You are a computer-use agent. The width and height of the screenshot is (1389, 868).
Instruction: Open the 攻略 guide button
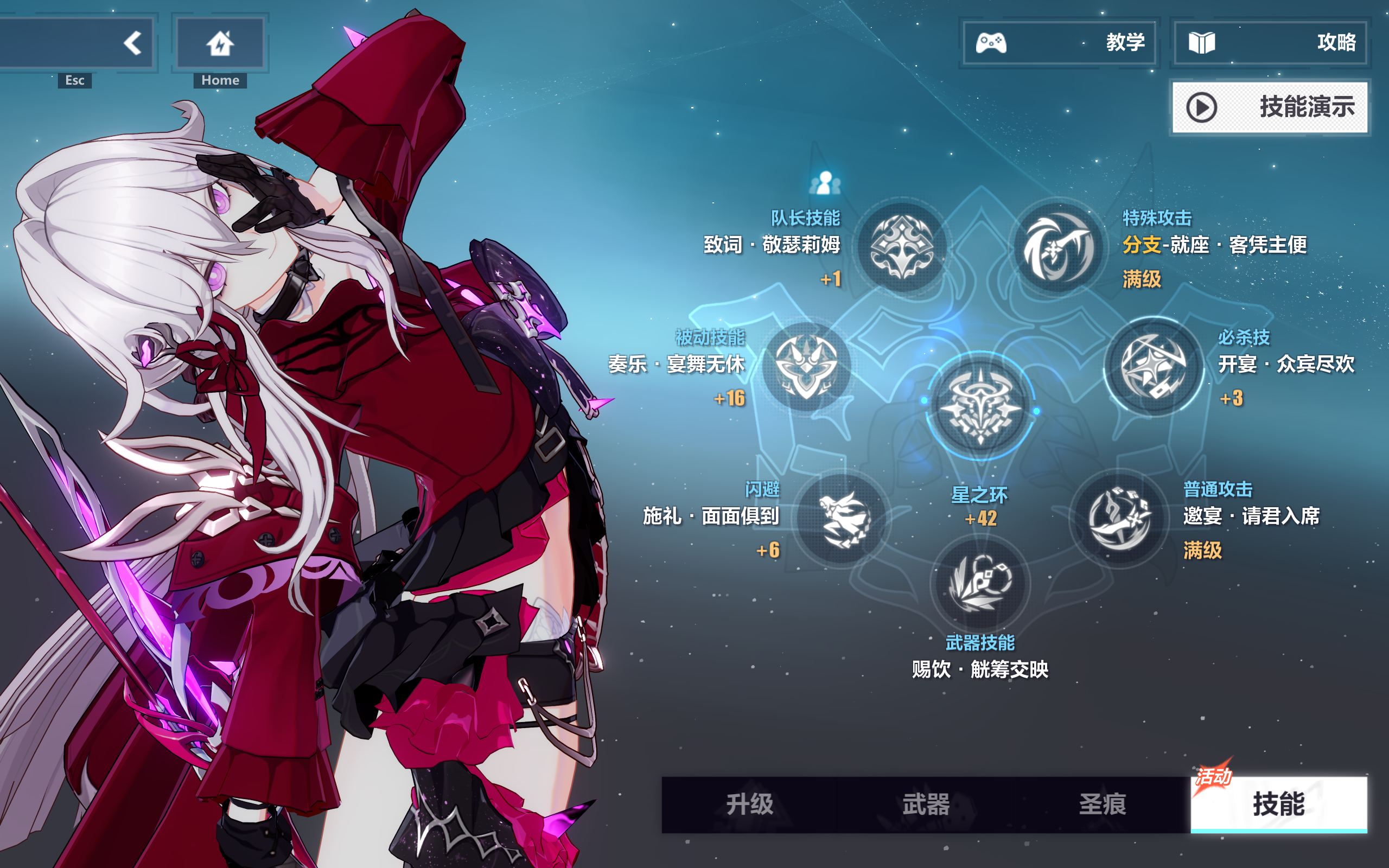pyautogui.click(x=1271, y=43)
